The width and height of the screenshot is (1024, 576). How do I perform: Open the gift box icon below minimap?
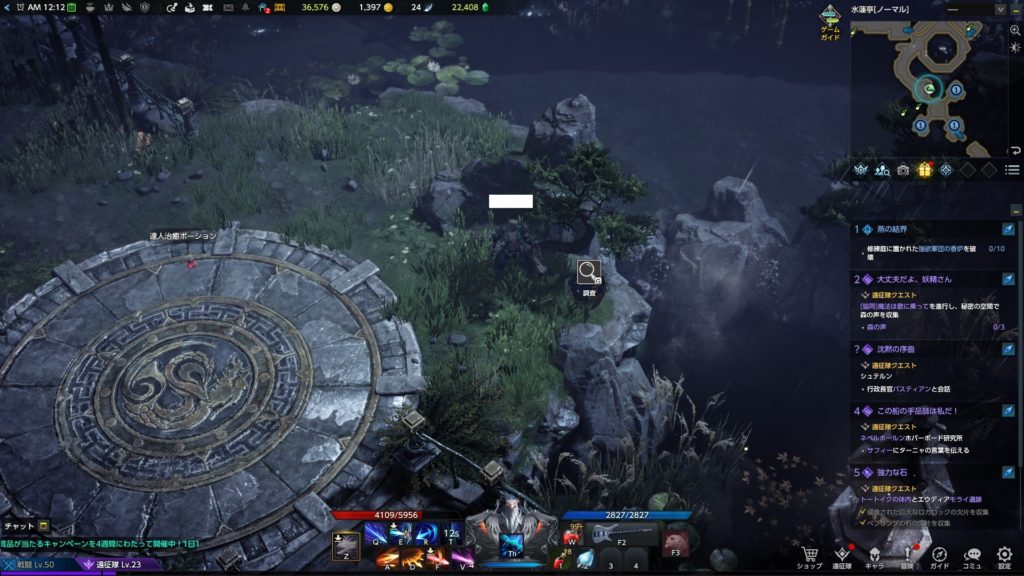925,170
